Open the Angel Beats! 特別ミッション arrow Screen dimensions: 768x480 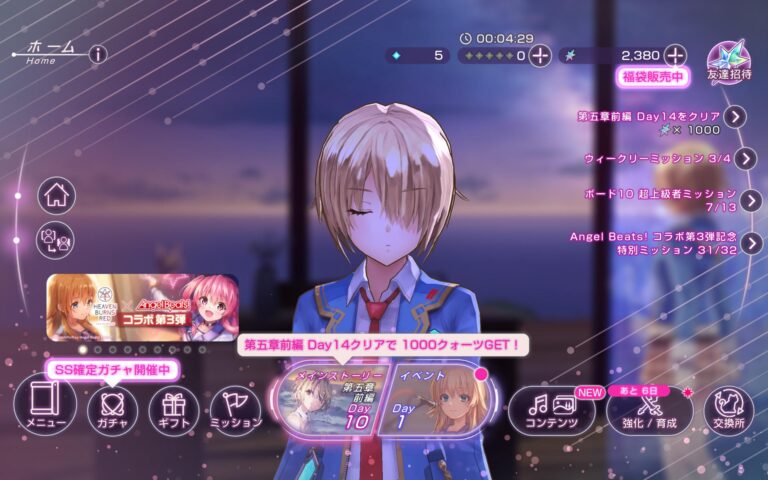(x=752, y=243)
